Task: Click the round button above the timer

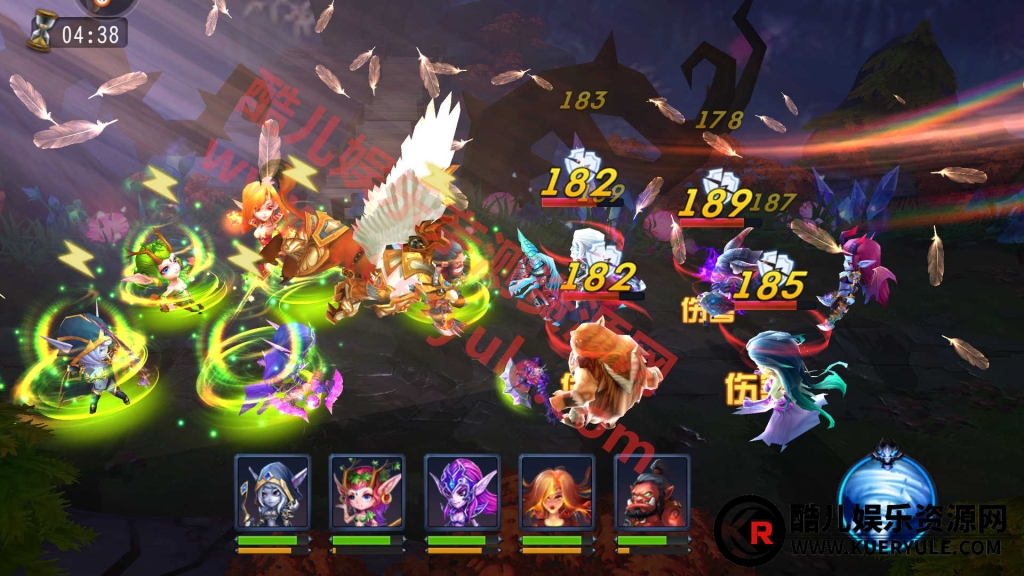Action: pyautogui.click(x=95, y=5)
